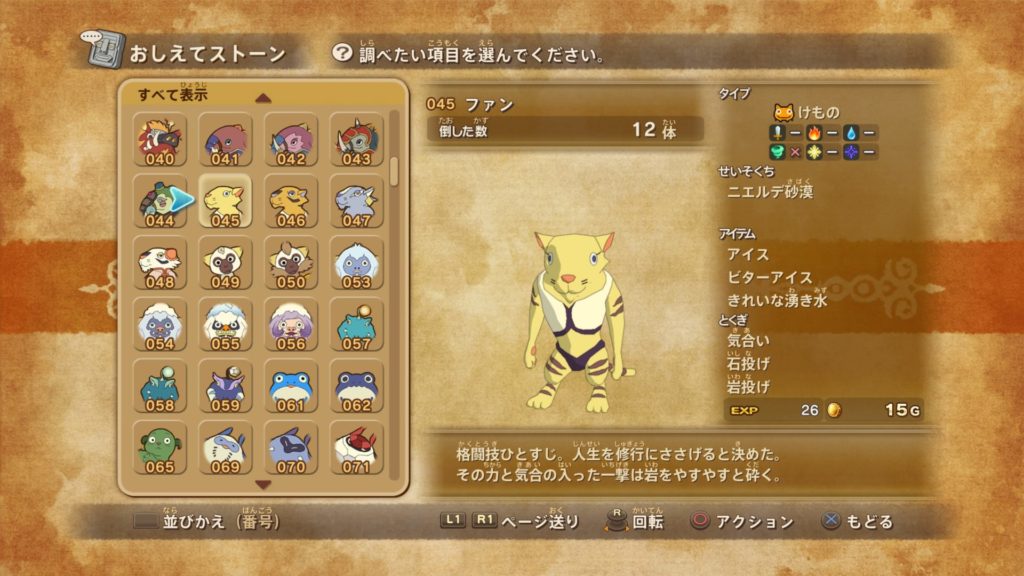Open creature entry 047
This screenshot has height=576, width=1024.
pyautogui.click(x=356, y=202)
